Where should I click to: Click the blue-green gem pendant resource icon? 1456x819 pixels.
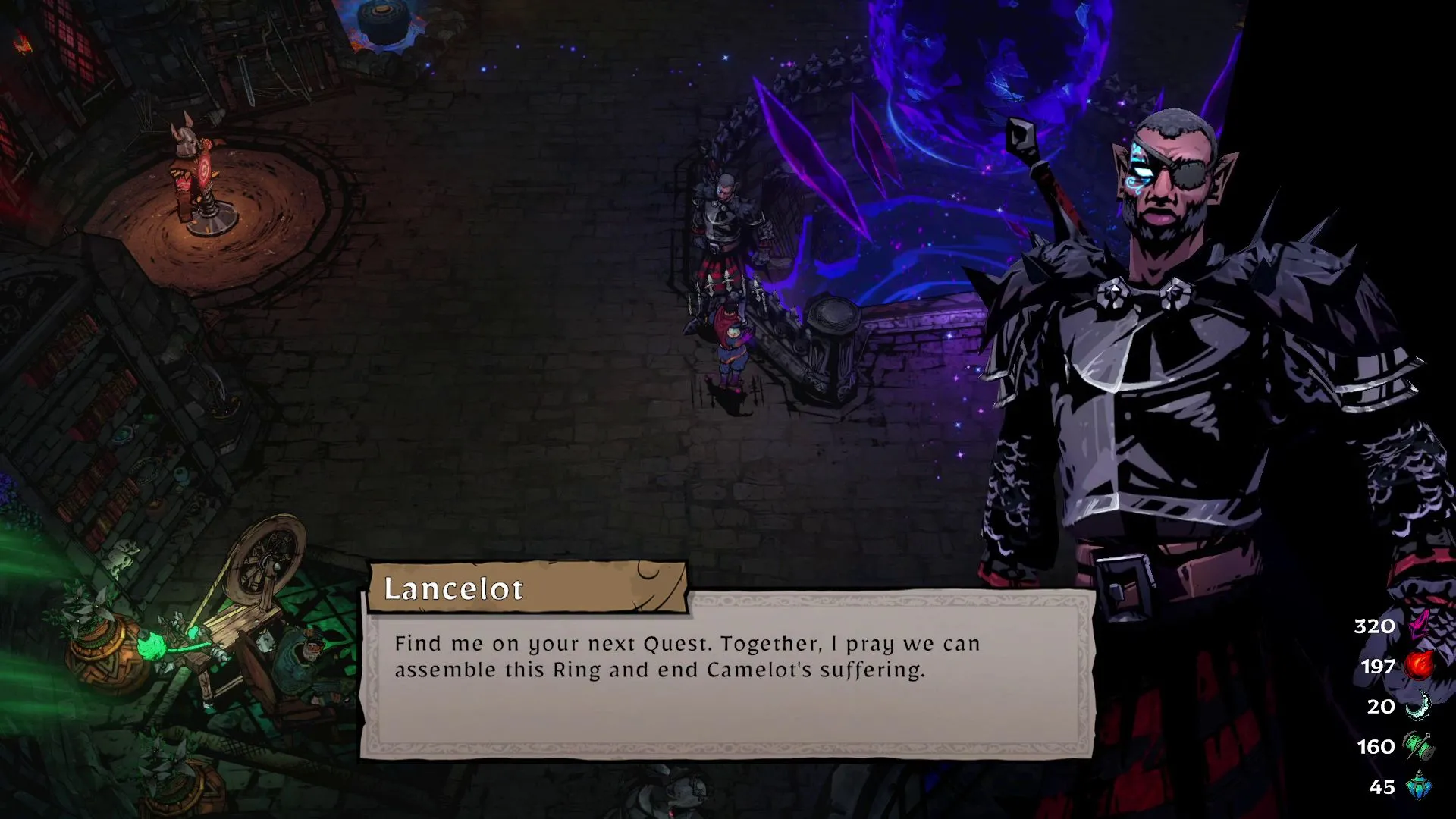[x=1418, y=786]
